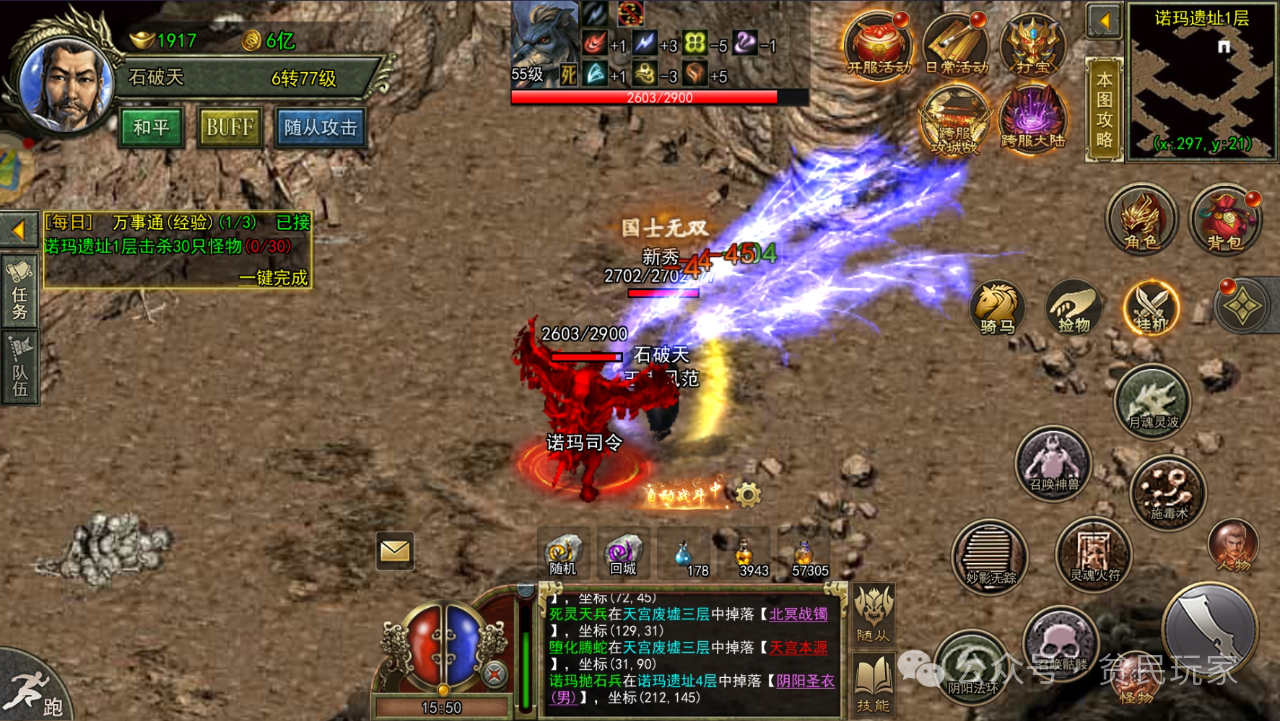Screen dimensions: 1280x721
Task: Toggle the 和平 attack mode button
Action: tap(150, 128)
